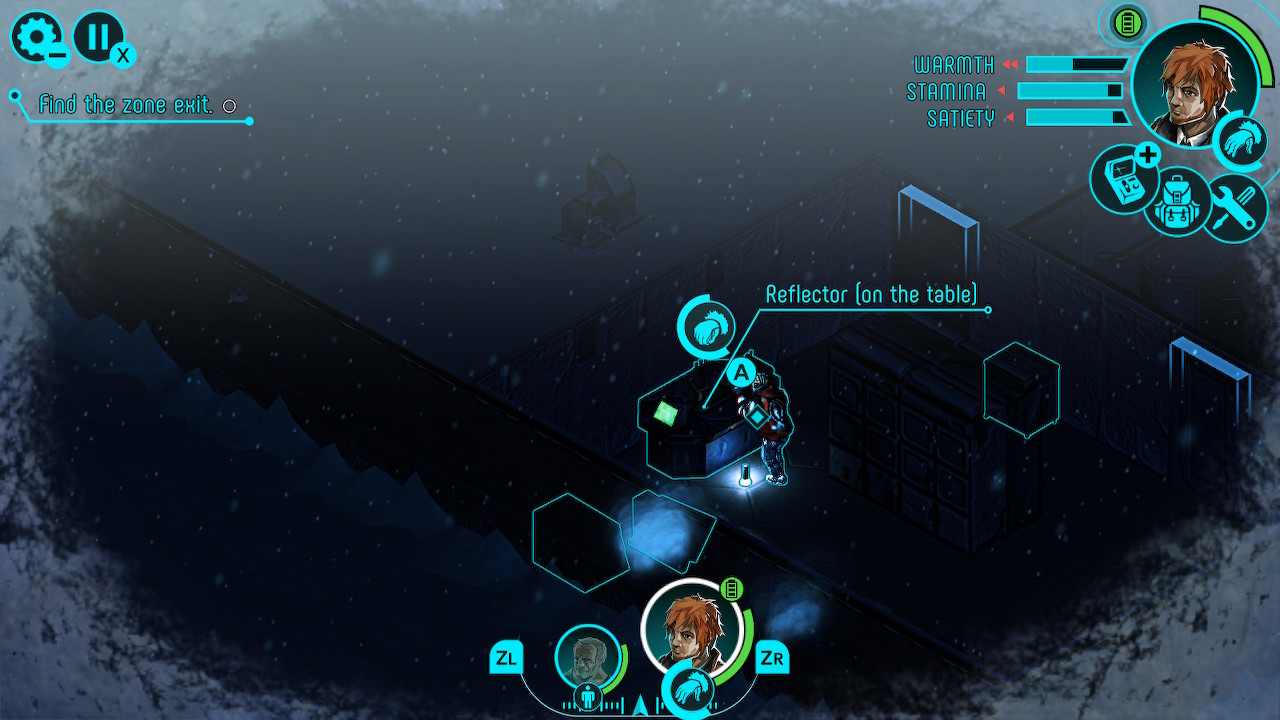Select the wrench and screwdriver crafting icon

(x=1236, y=210)
